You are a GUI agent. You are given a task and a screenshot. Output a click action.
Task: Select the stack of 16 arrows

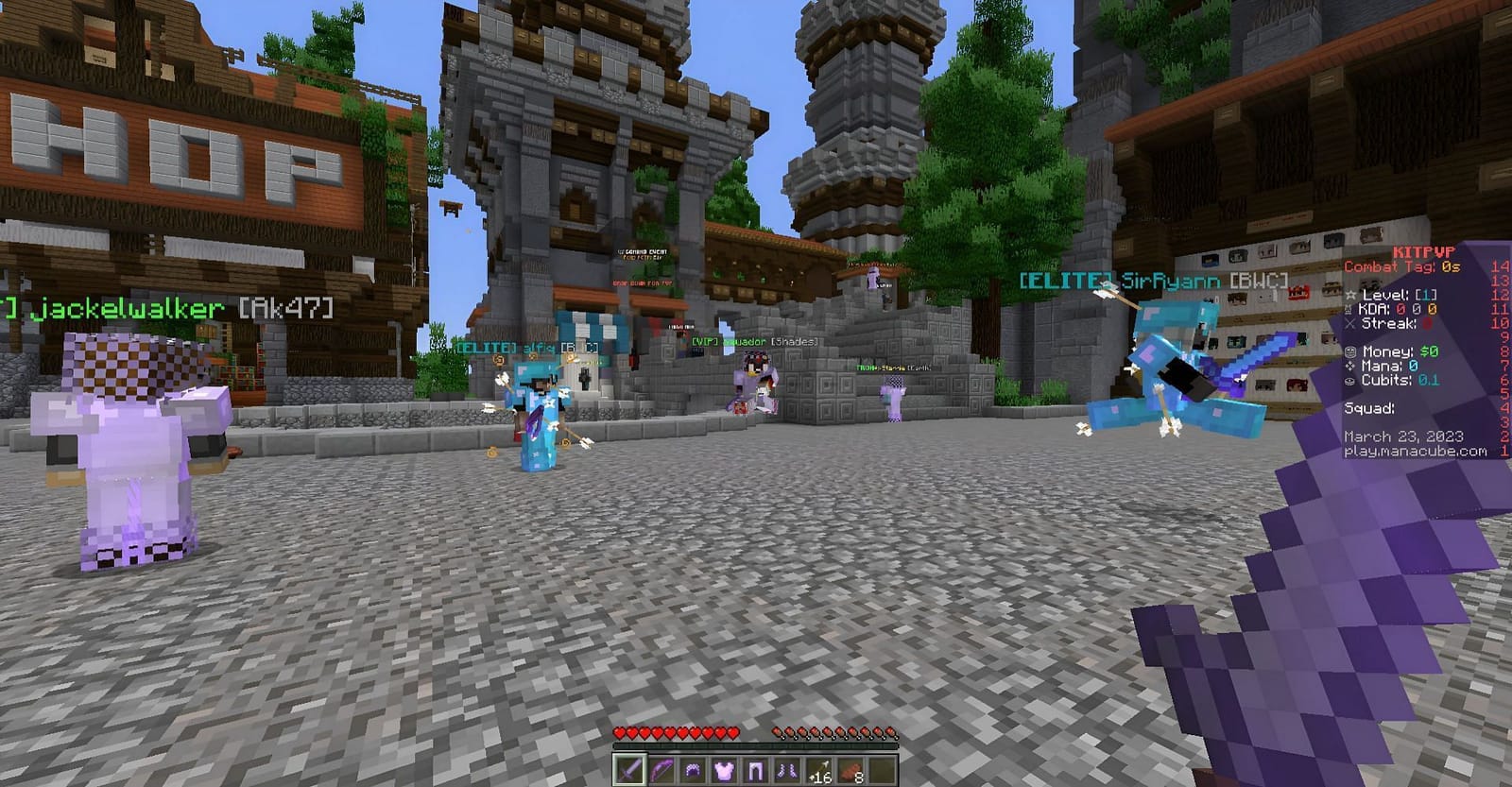point(818,769)
